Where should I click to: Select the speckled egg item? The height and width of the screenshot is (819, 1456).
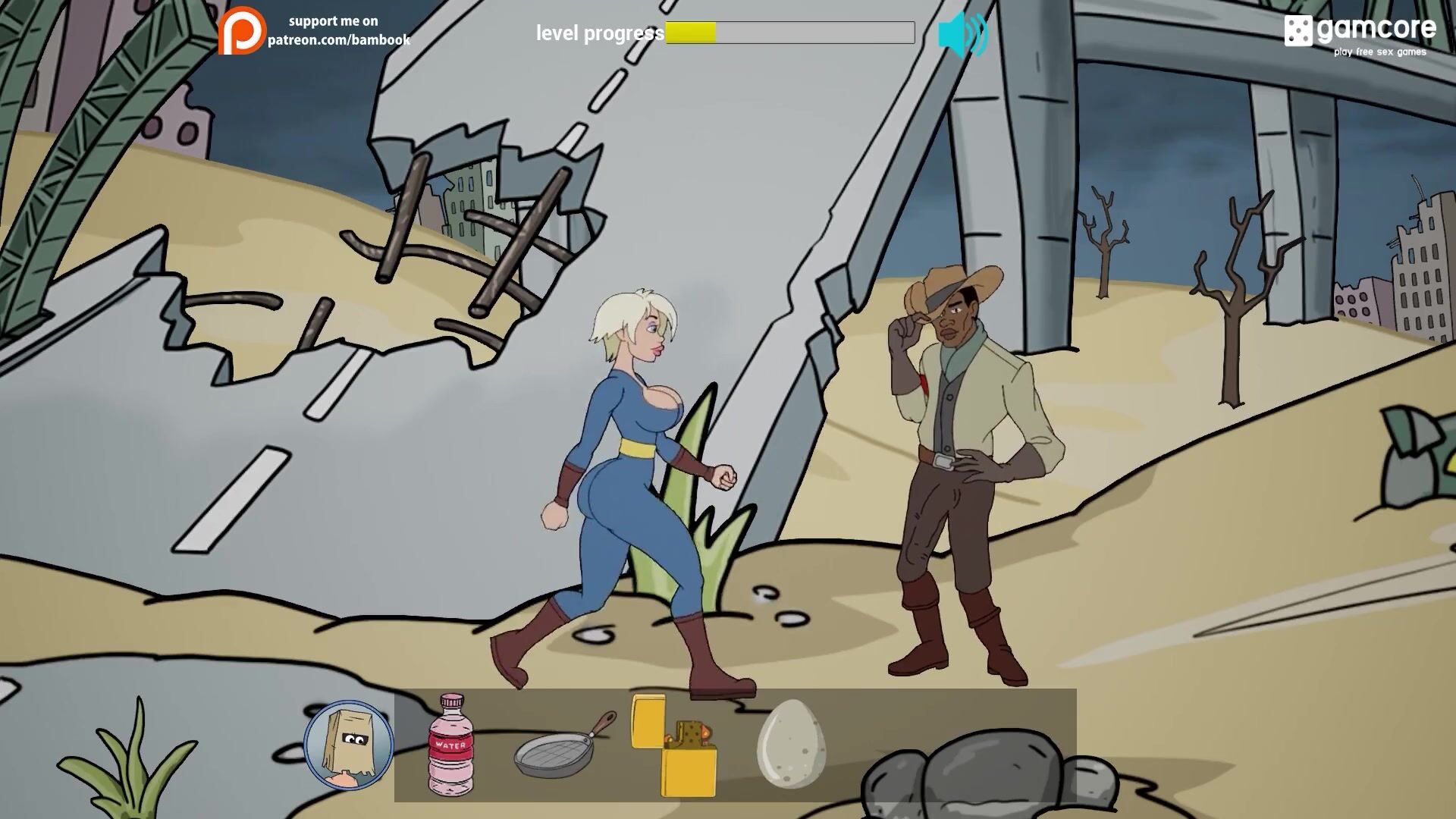[790, 743]
